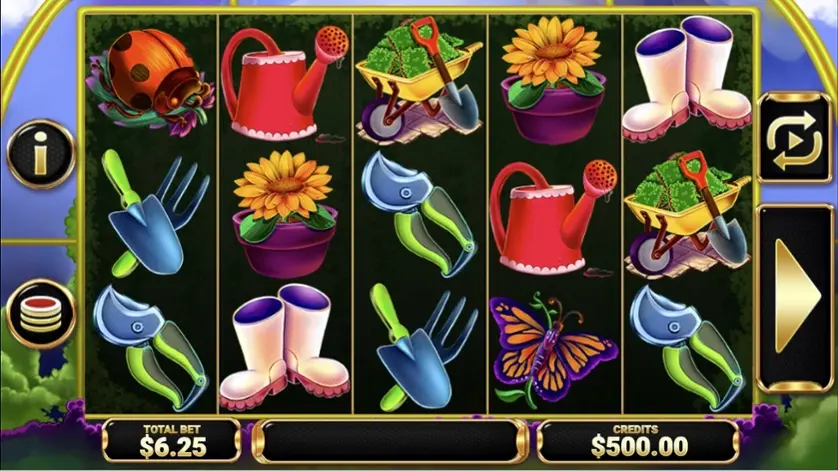Open the info paytable button

(x=40, y=153)
